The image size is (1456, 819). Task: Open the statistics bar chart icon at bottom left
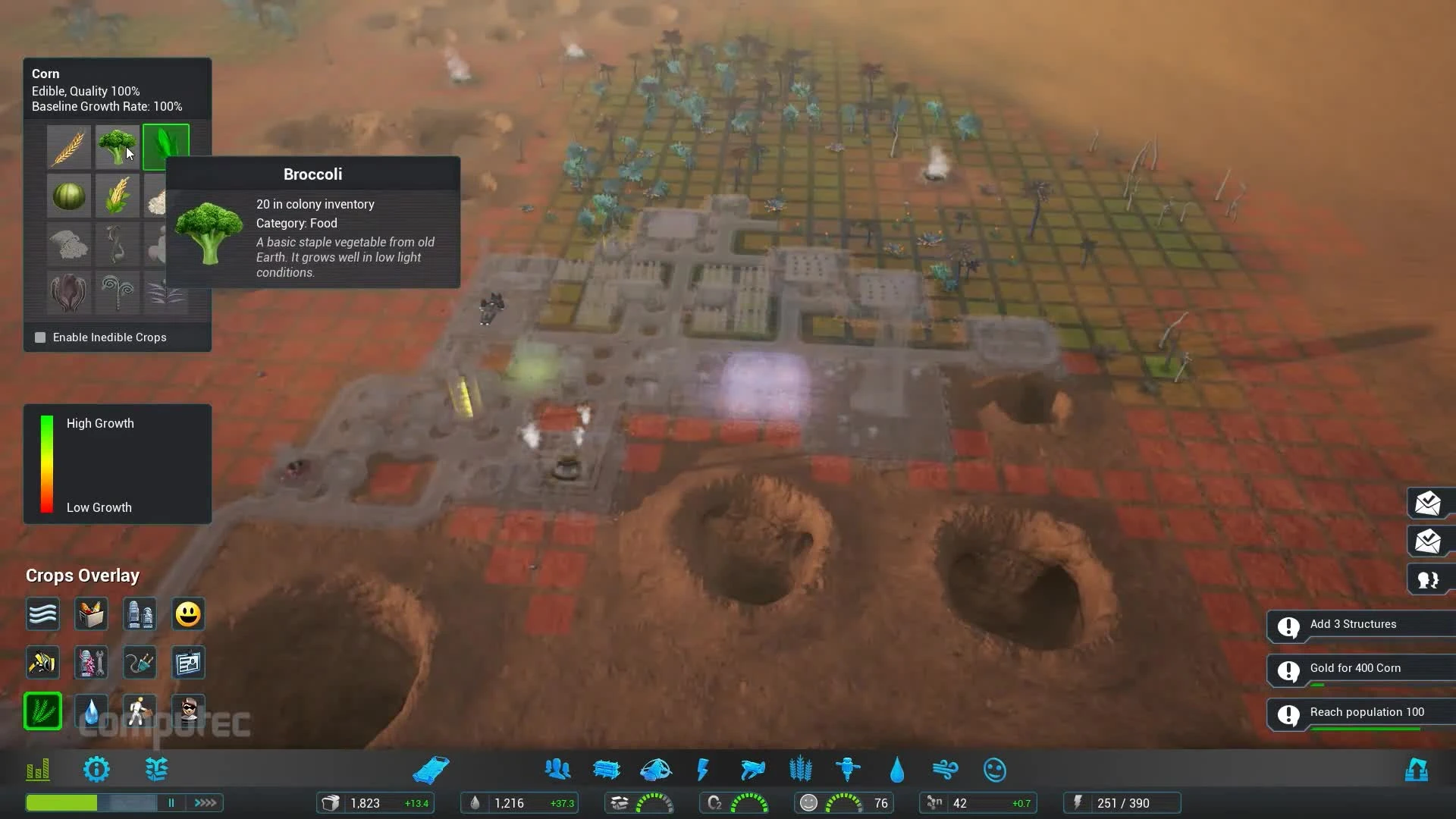coord(36,769)
